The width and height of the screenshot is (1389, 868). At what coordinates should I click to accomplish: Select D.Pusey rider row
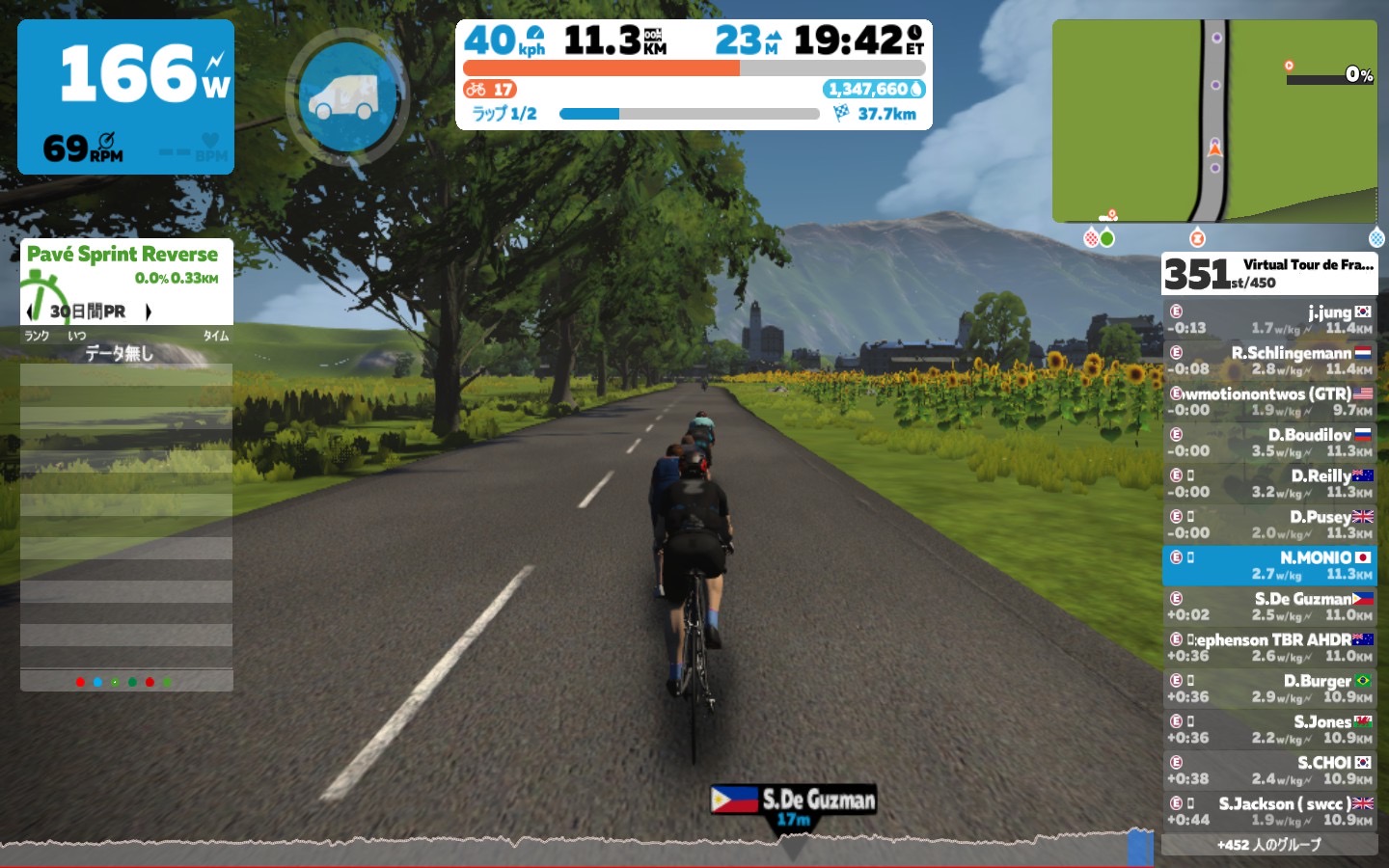coord(1268,525)
